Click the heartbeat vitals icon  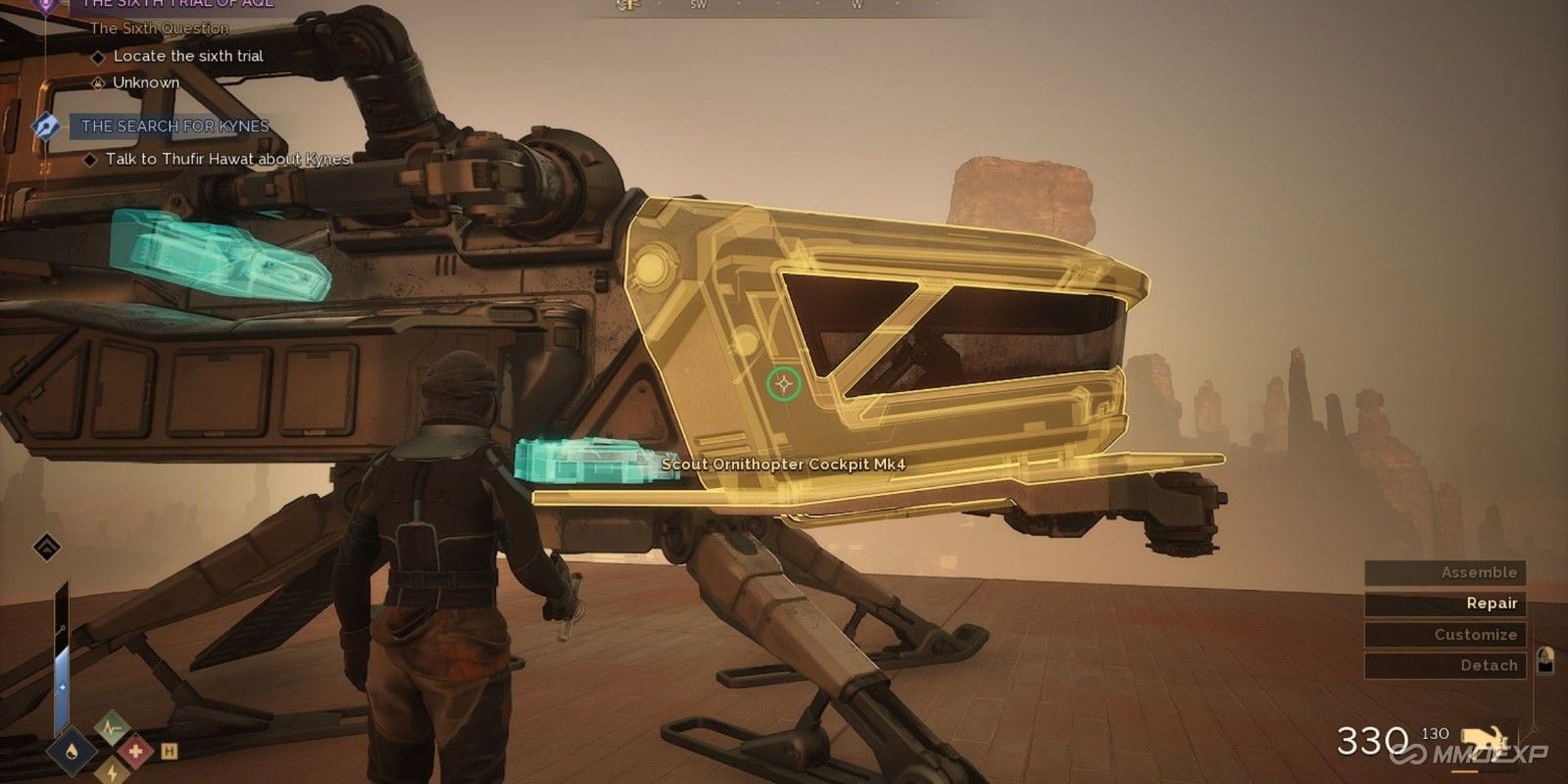click(x=112, y=728)
